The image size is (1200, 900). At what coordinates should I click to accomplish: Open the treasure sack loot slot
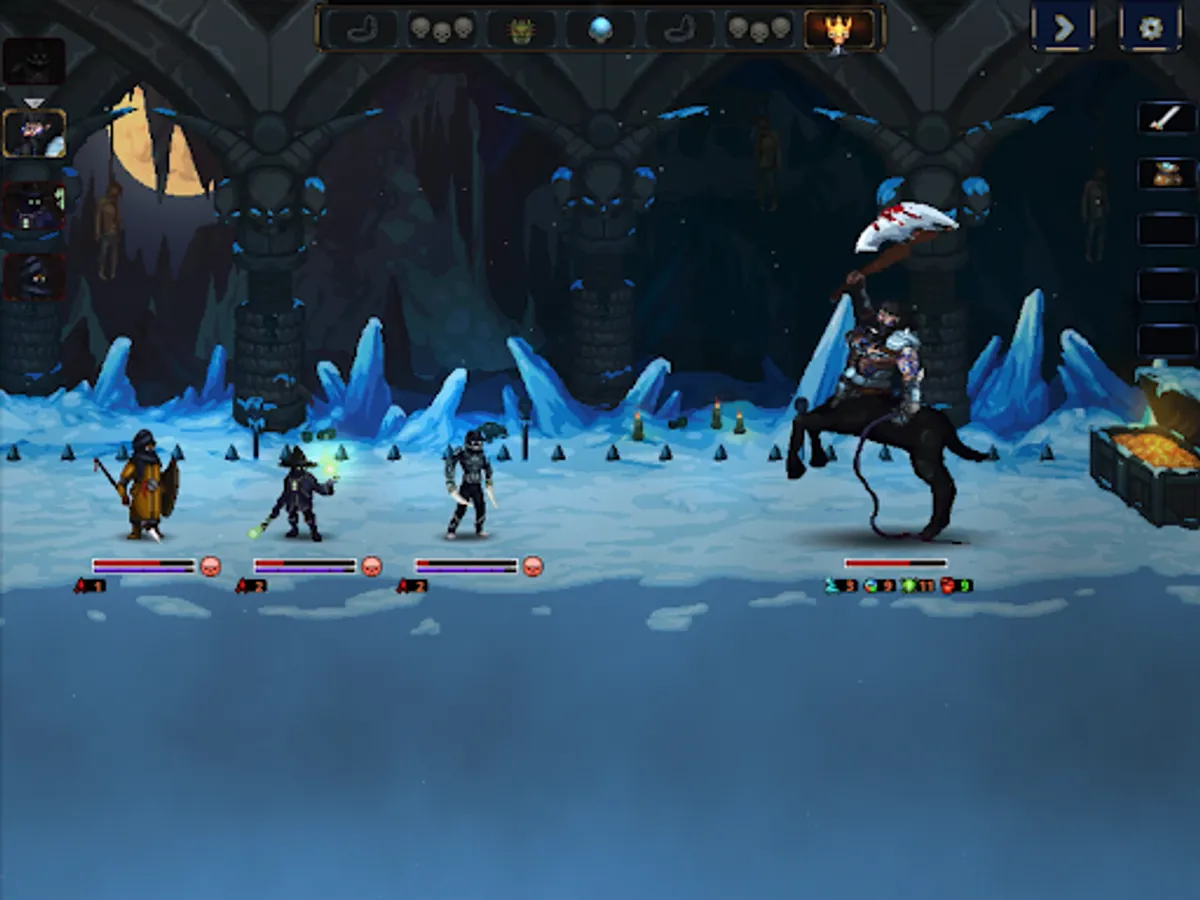(x=1166, y=173)
